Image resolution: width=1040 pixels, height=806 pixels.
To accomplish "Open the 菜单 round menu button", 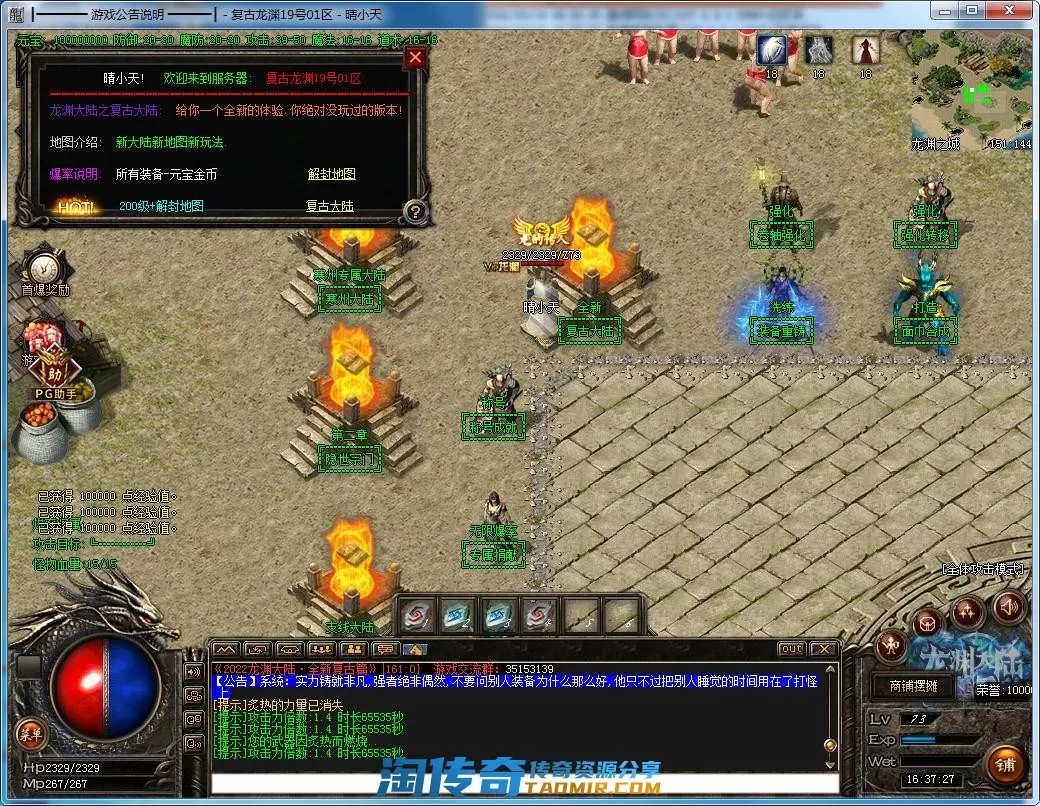I will 31,733.
